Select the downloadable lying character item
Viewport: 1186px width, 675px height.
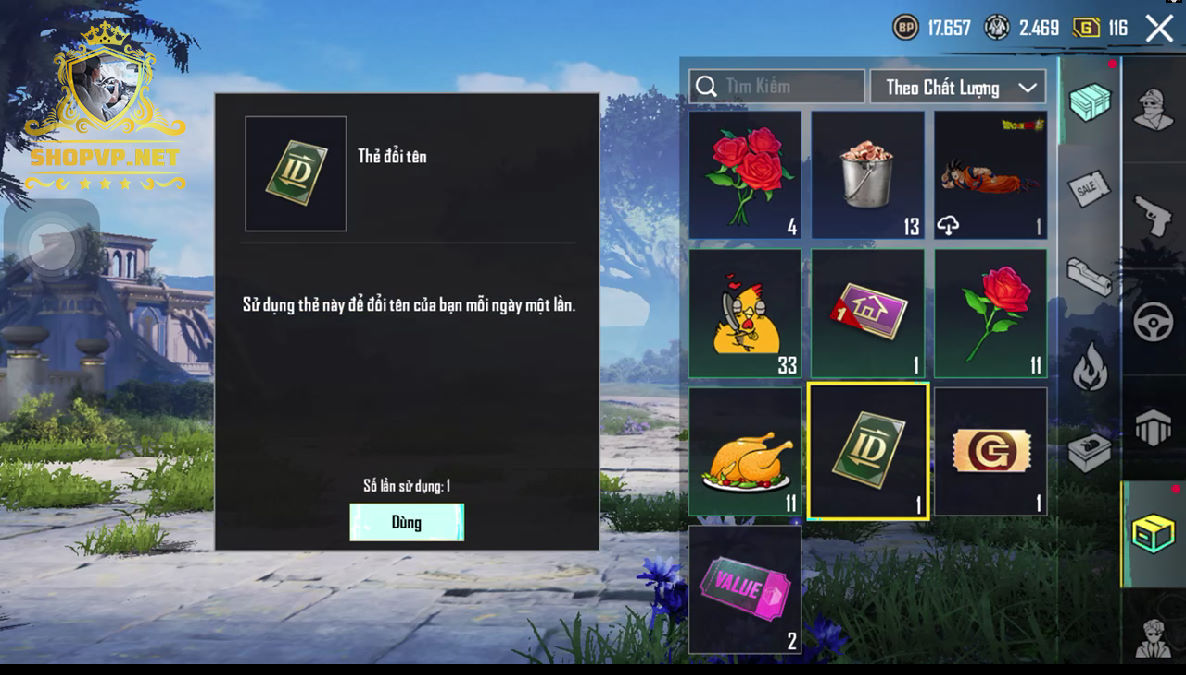tap(990, 174)
